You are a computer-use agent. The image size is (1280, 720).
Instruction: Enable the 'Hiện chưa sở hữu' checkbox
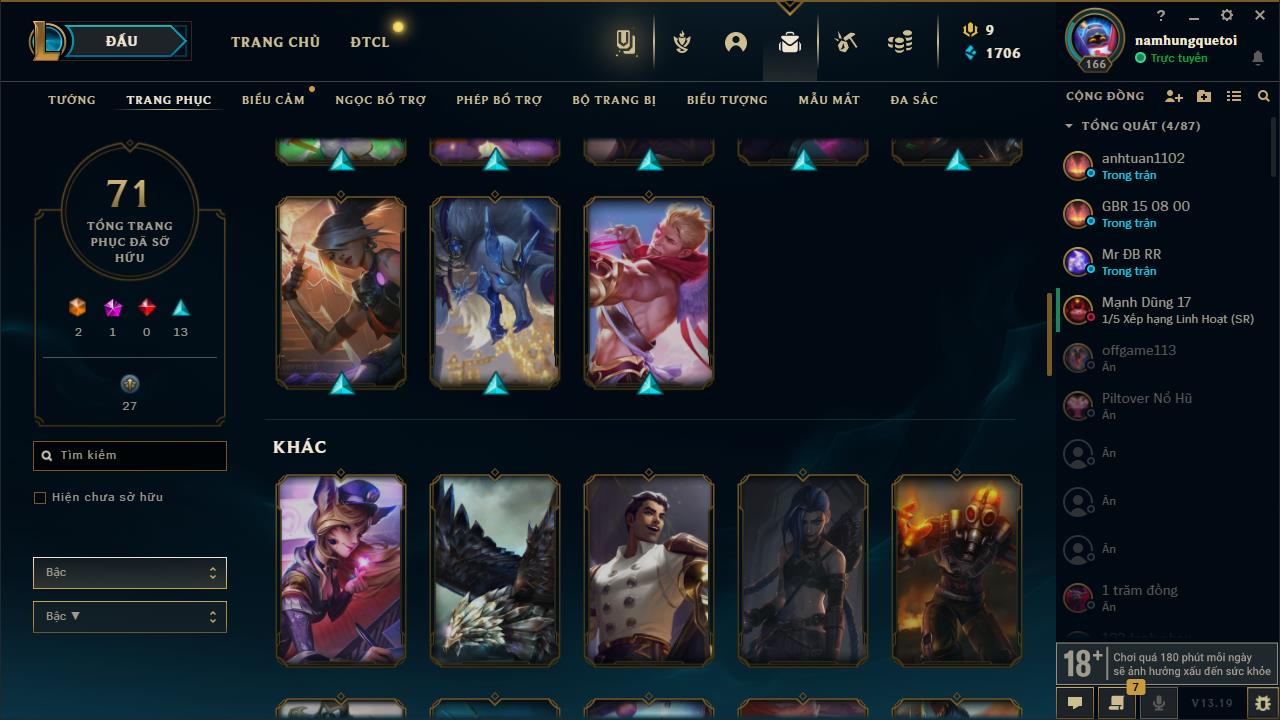tap(40, 497)
